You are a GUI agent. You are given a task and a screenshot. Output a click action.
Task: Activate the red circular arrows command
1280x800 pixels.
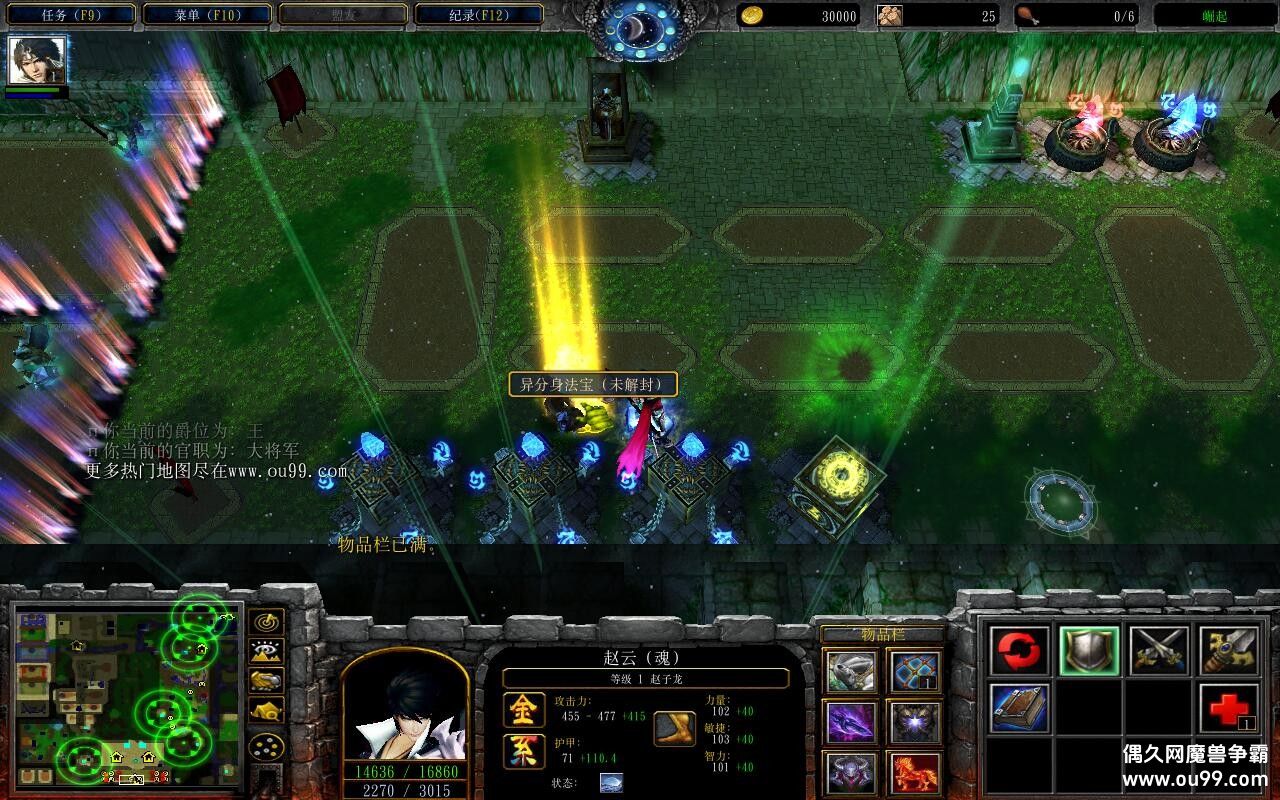1020,652
